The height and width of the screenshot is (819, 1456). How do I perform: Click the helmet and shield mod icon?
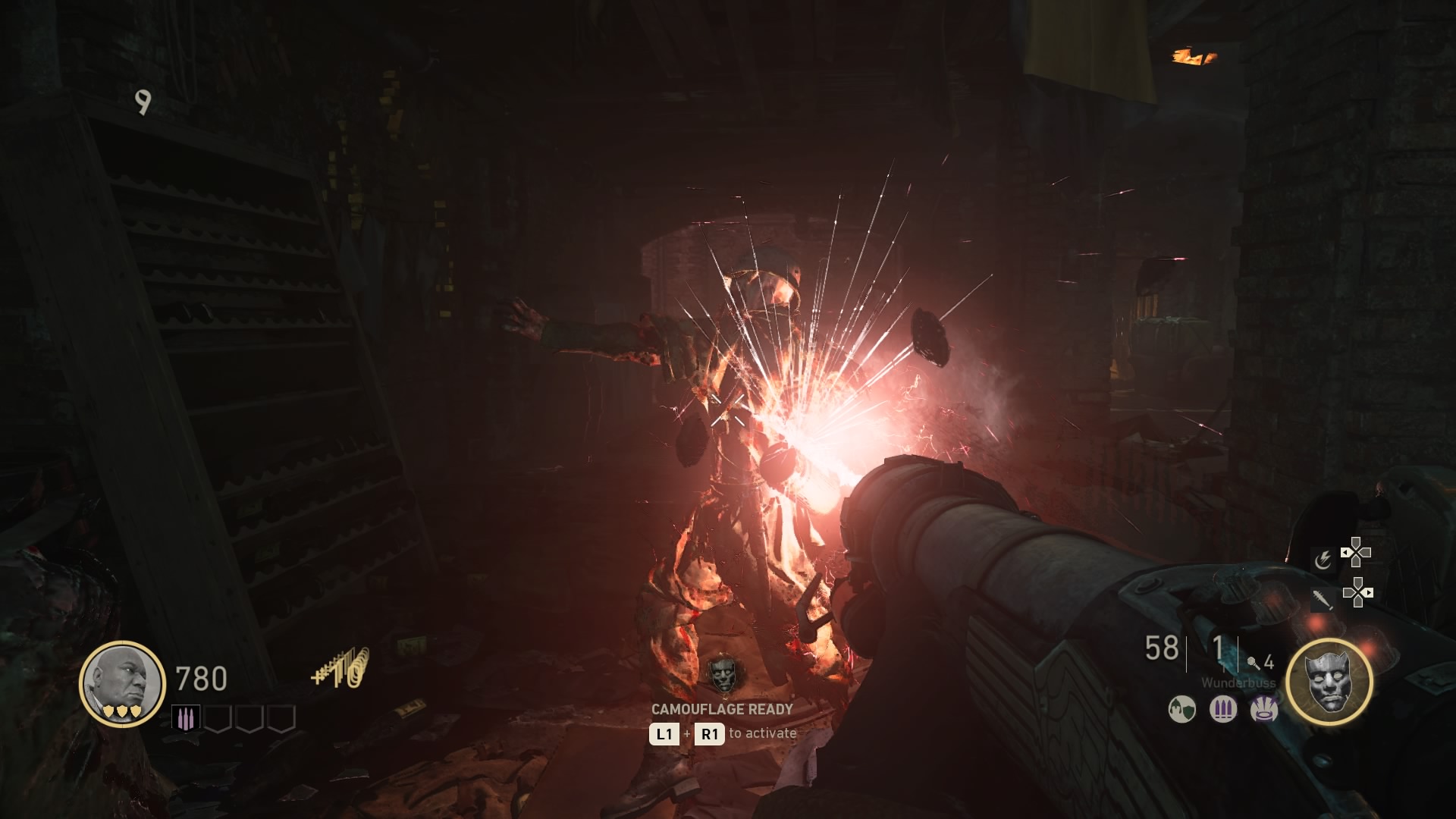coord(1181,710)
